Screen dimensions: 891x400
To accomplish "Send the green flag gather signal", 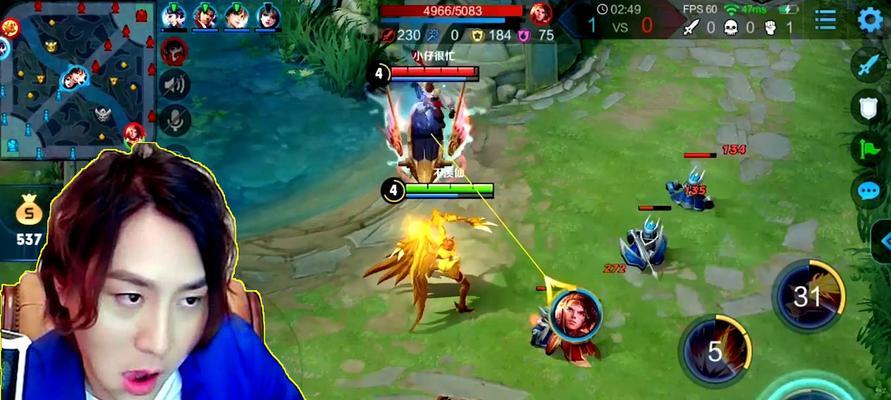I will [867, 149].
